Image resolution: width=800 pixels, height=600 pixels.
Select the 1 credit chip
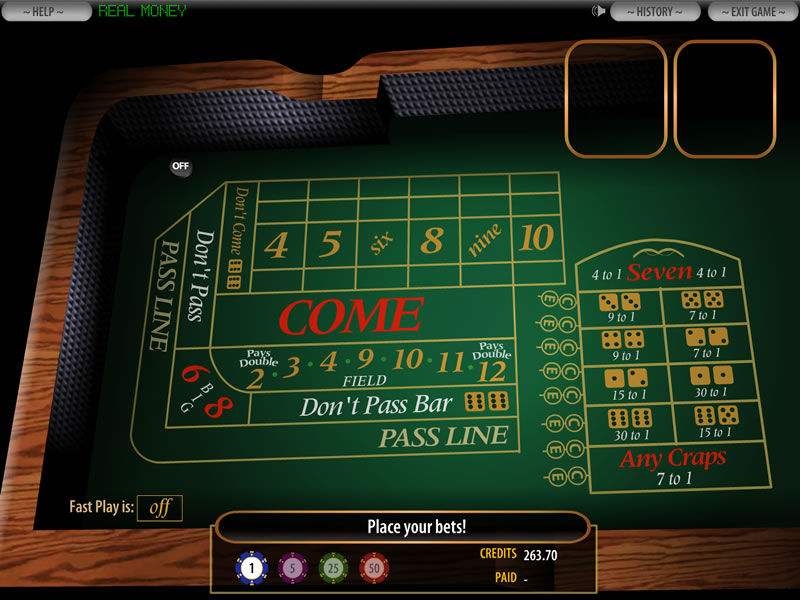pos(251,568)
